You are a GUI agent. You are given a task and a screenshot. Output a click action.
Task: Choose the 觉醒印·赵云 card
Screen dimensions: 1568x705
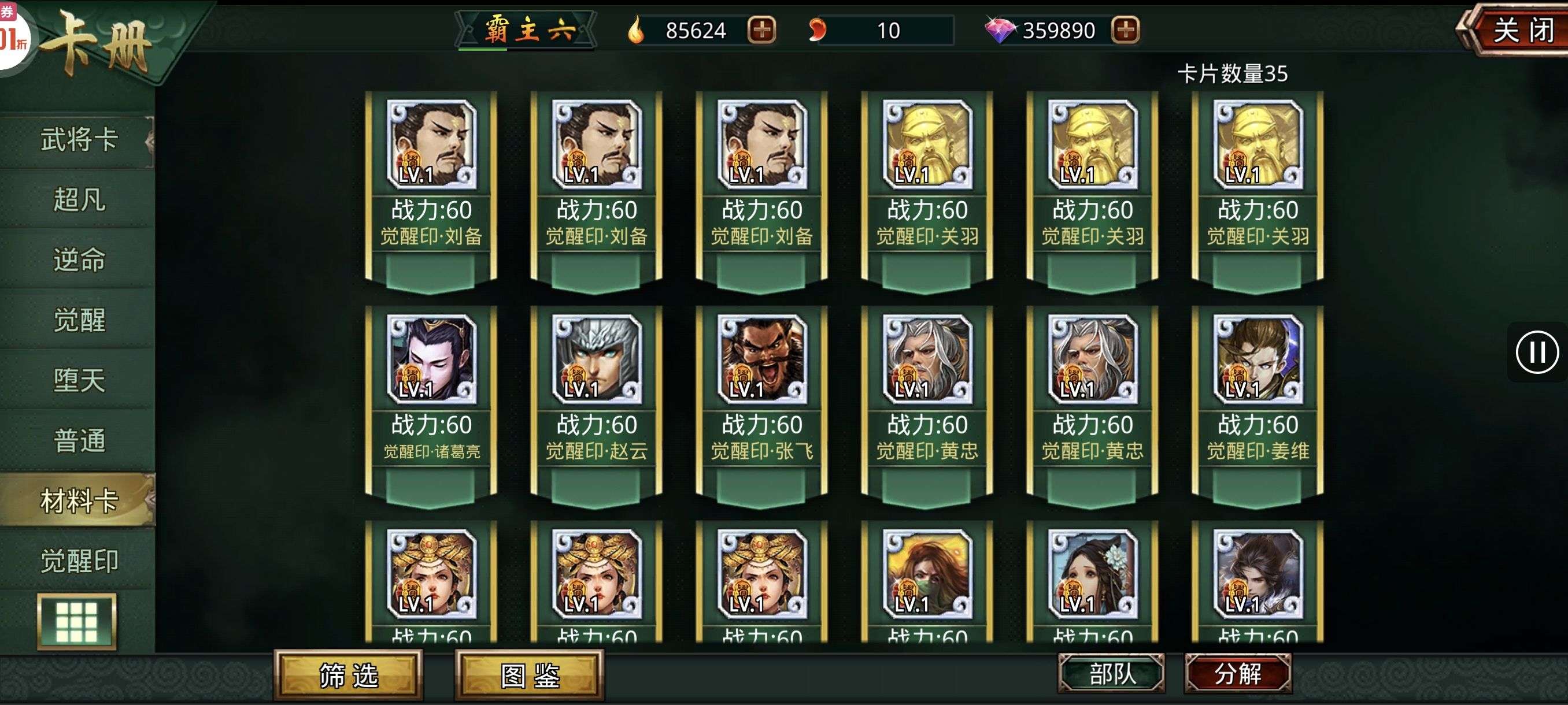pos(597,402)
